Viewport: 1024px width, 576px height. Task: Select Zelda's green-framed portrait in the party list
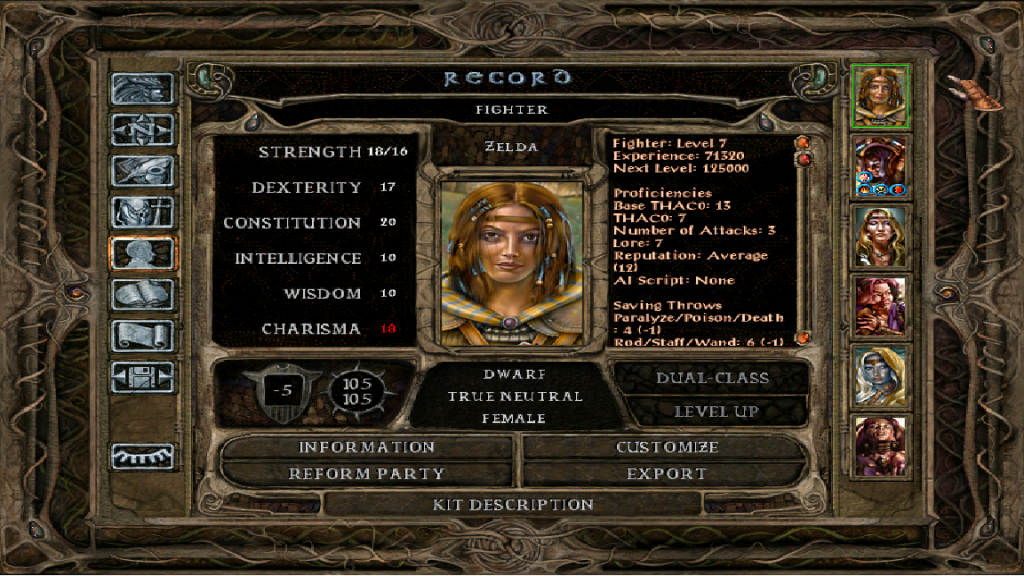point(880,96)
